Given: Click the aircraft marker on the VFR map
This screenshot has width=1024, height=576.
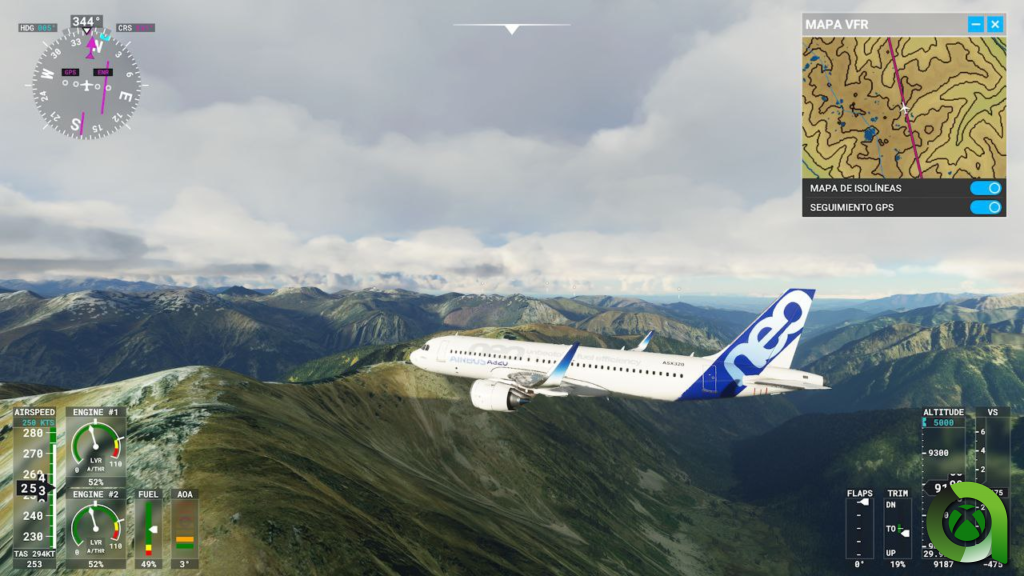Looking at the screenshot, I should coord(905,109).
